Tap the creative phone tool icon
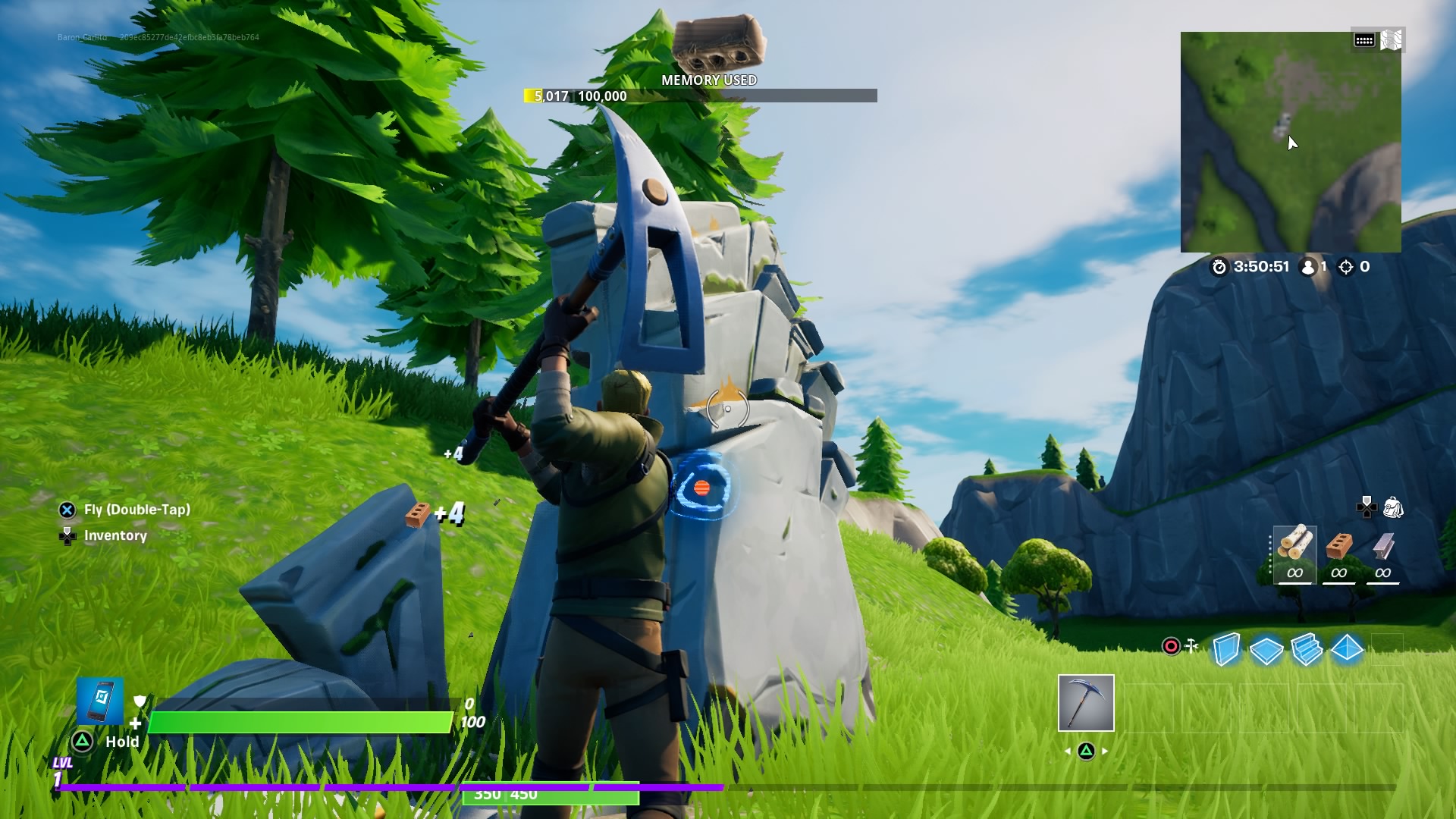1456x819 pixels. click(x=100, y=700)
